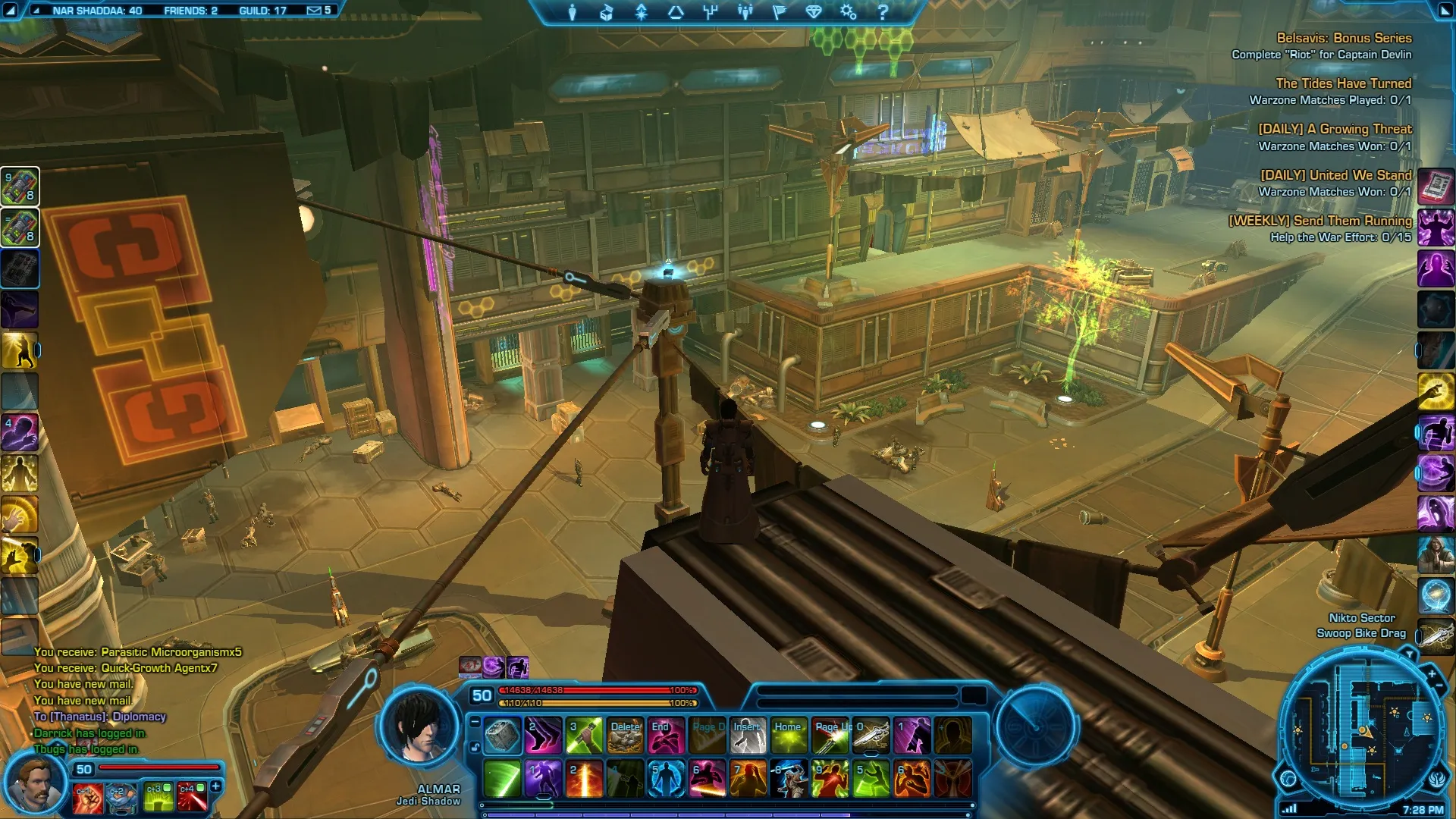Open the minimap filter funnel button
The image size is (1456, 819).
point(1409,653)
